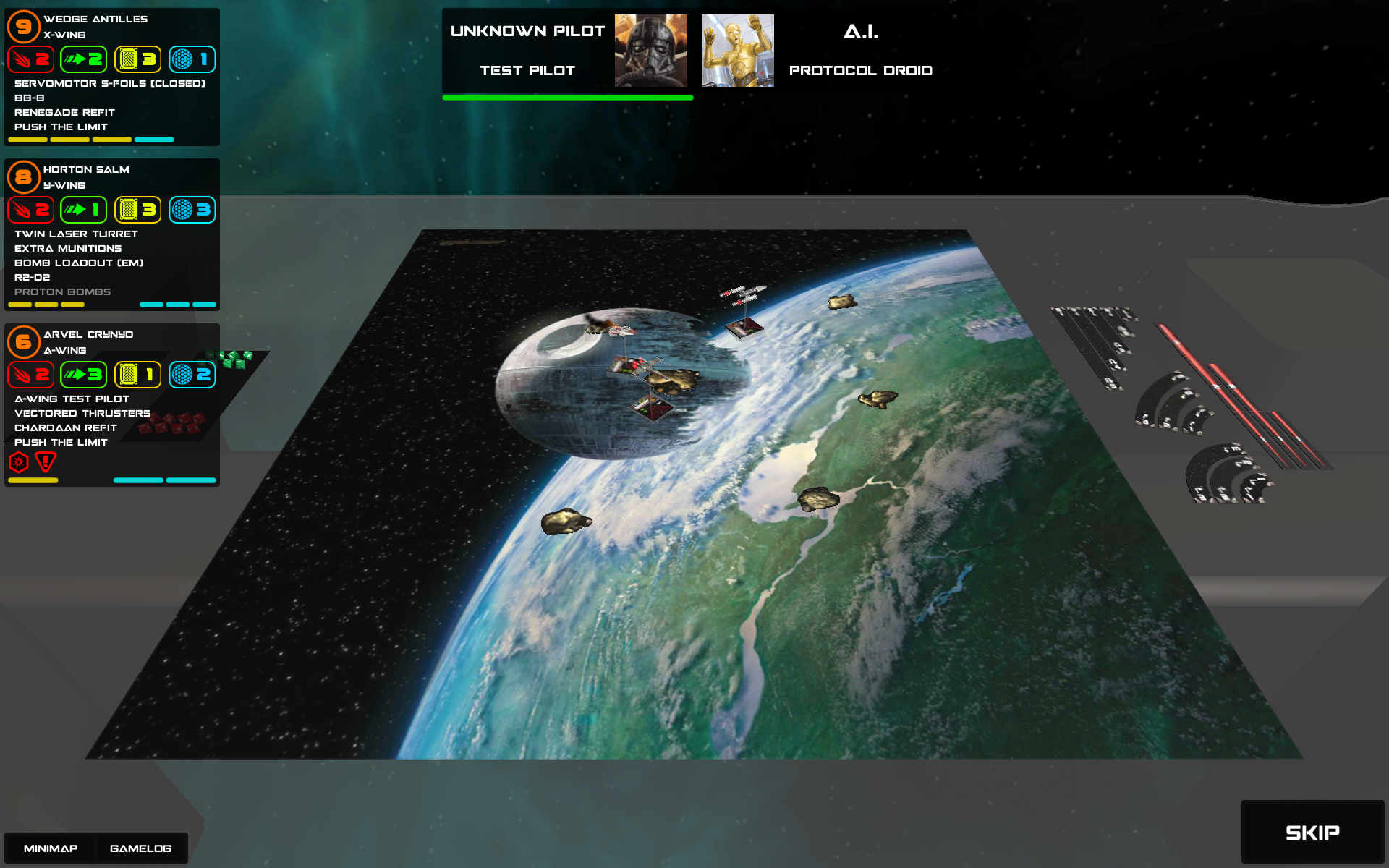
Task: Open the Minimap view
Action: click(x=51, y=848)
